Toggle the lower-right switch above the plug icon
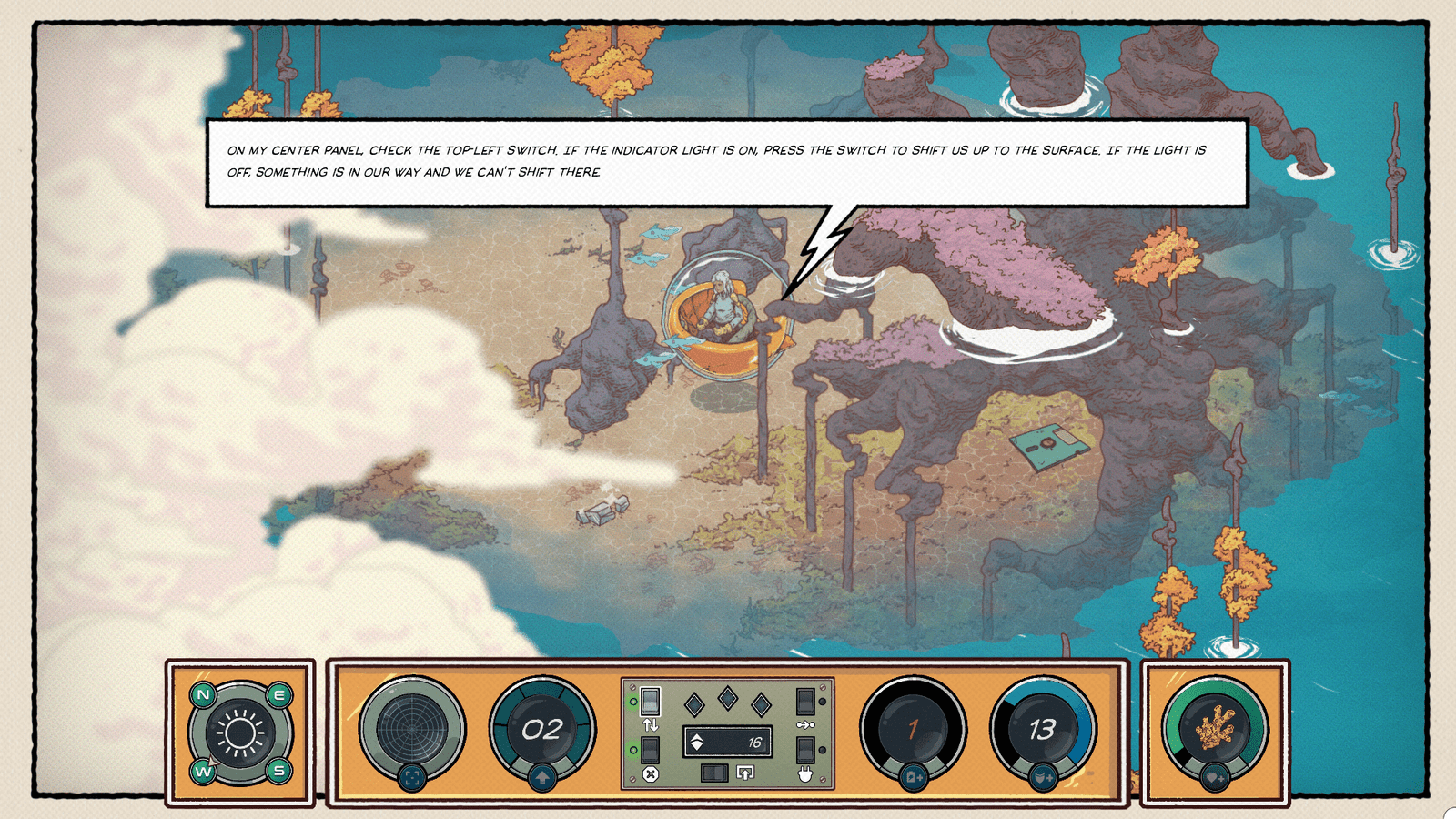This screenshot has height=819, width=1456. click(805, 750)
